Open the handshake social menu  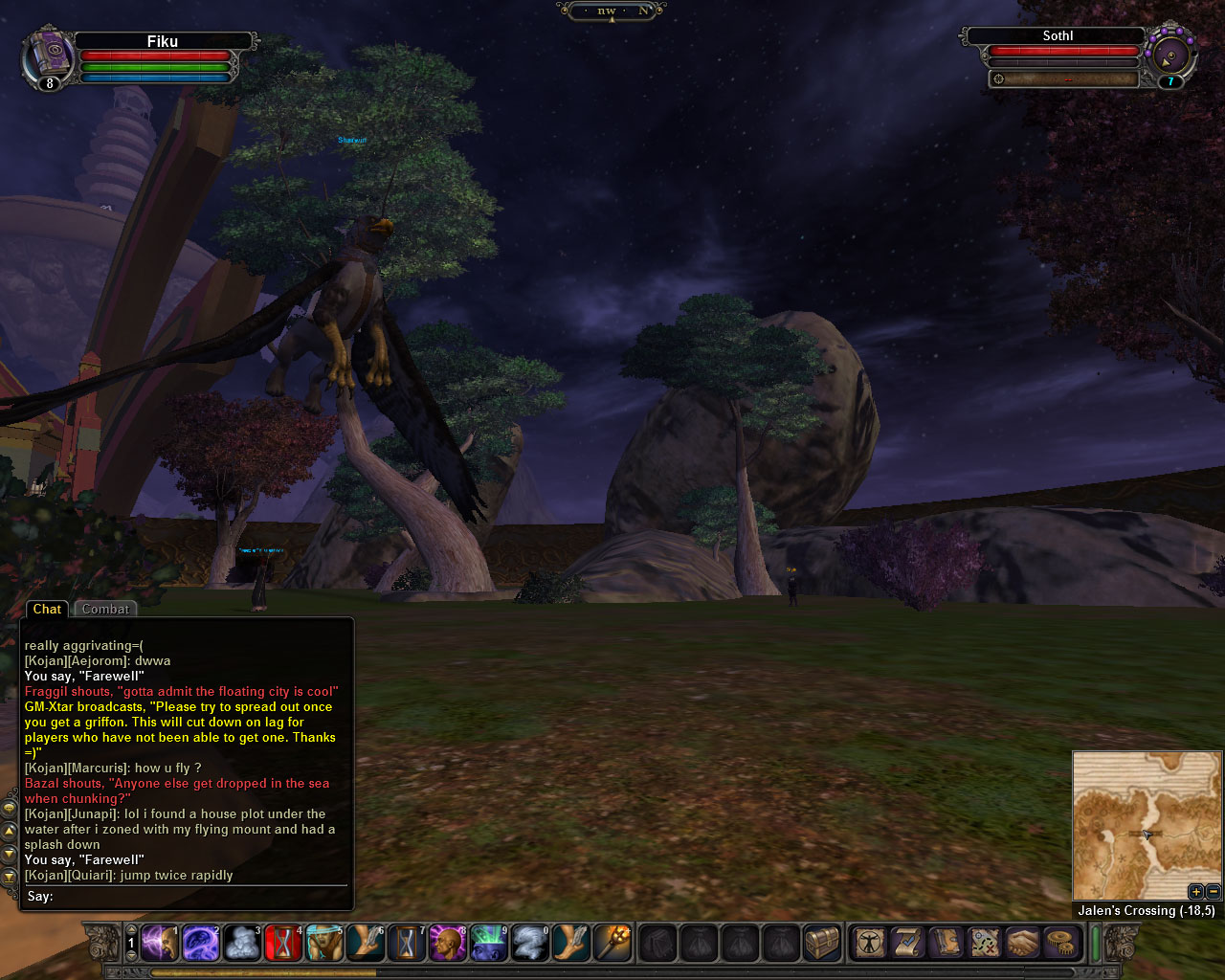pos(1022,943)
